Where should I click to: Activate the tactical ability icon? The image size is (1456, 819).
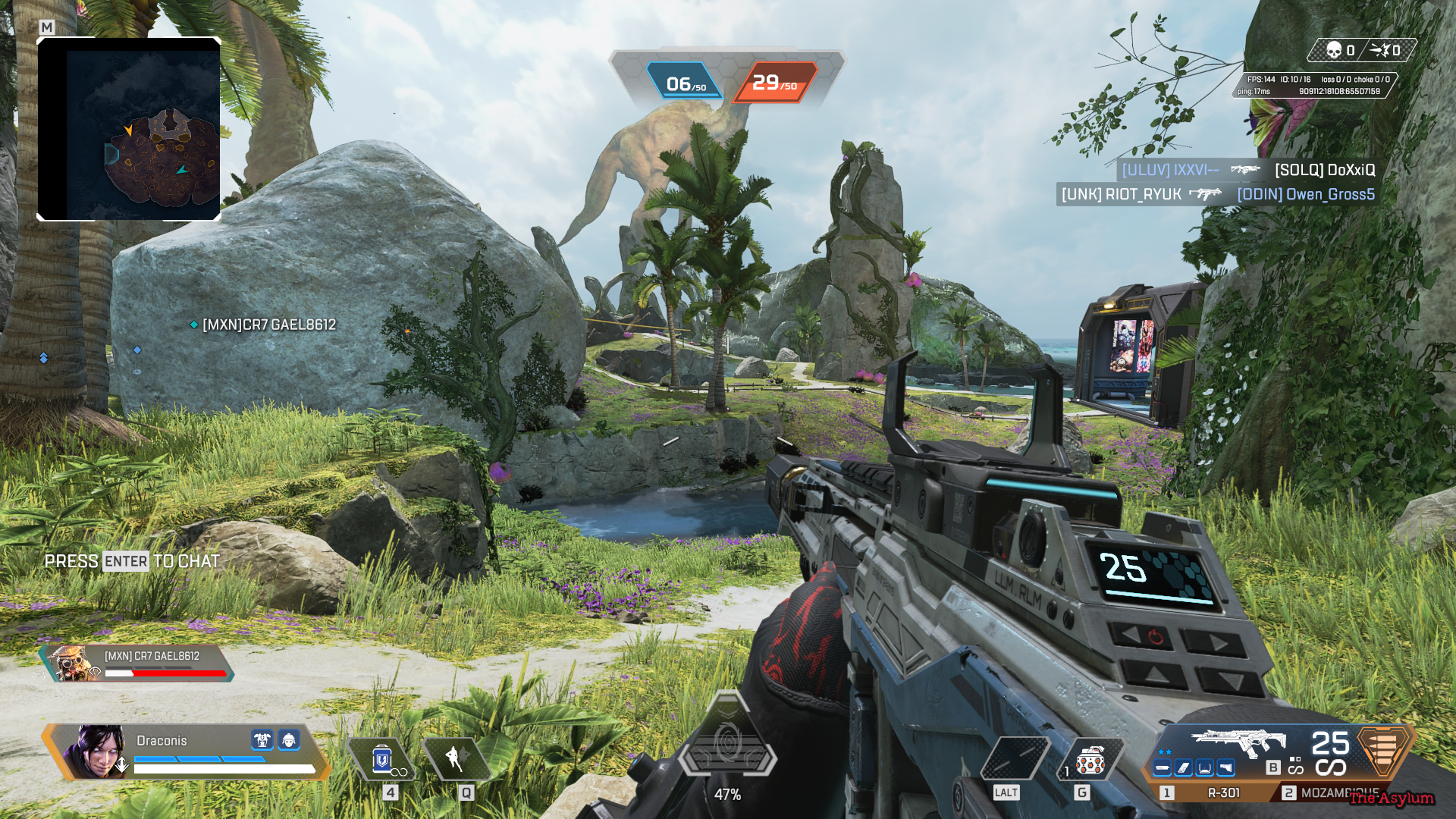pos(455,758)
